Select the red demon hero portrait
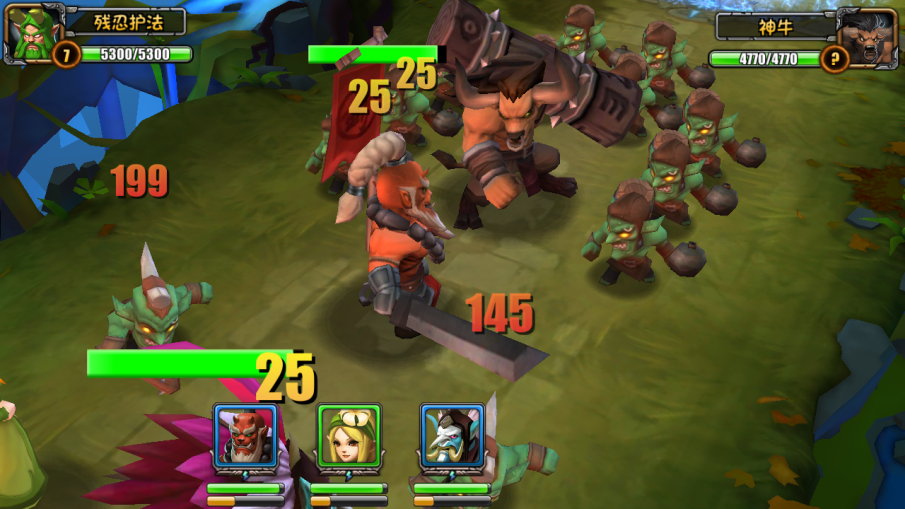Screen dimensions: 905x509 [x=246, y=437]
